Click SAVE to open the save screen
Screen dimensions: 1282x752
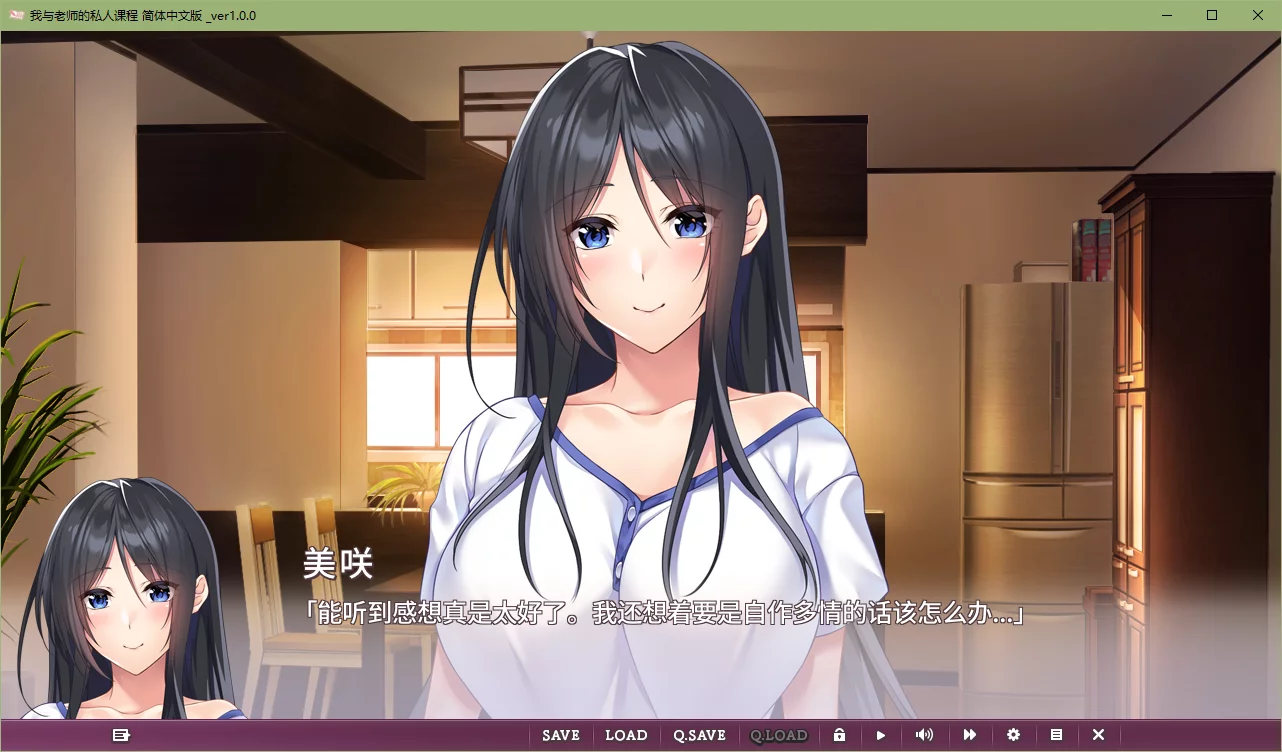[560, 735]
